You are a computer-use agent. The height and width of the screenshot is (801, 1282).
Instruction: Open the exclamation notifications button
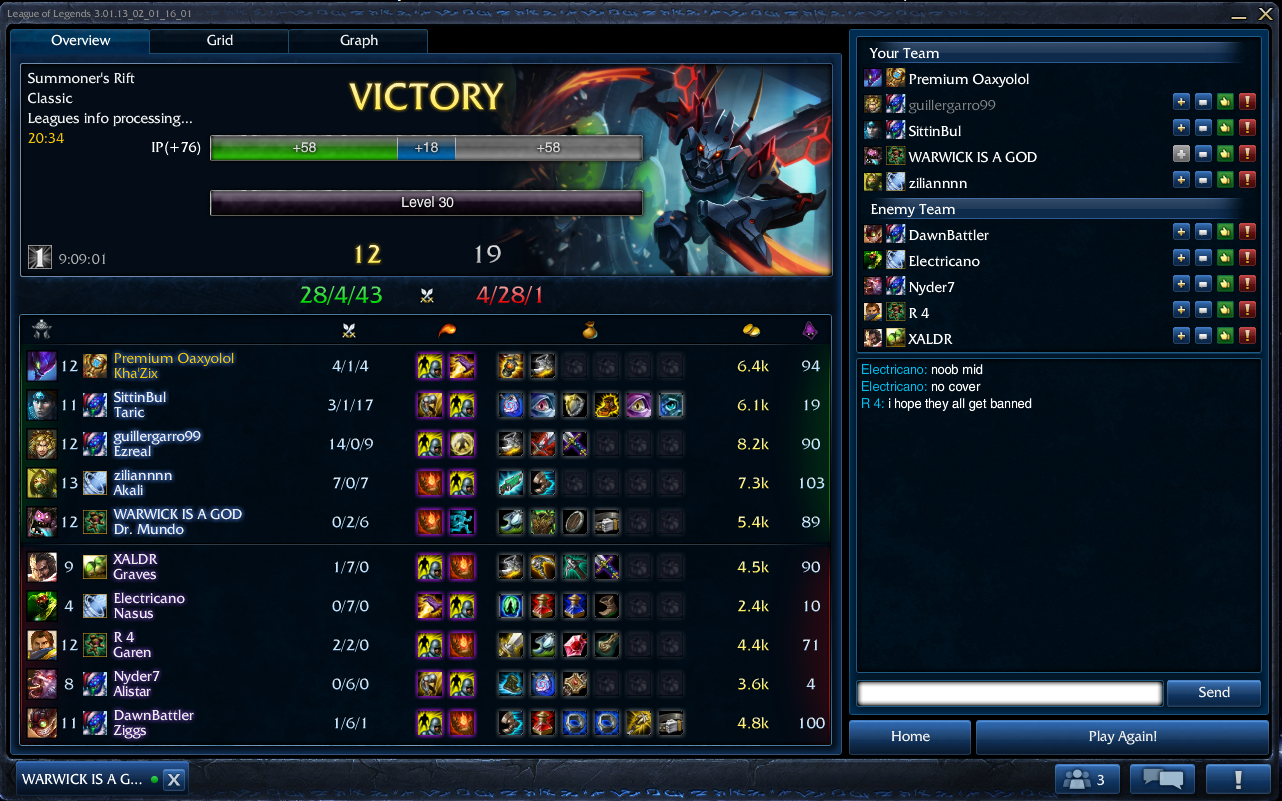click(1238, 780)
